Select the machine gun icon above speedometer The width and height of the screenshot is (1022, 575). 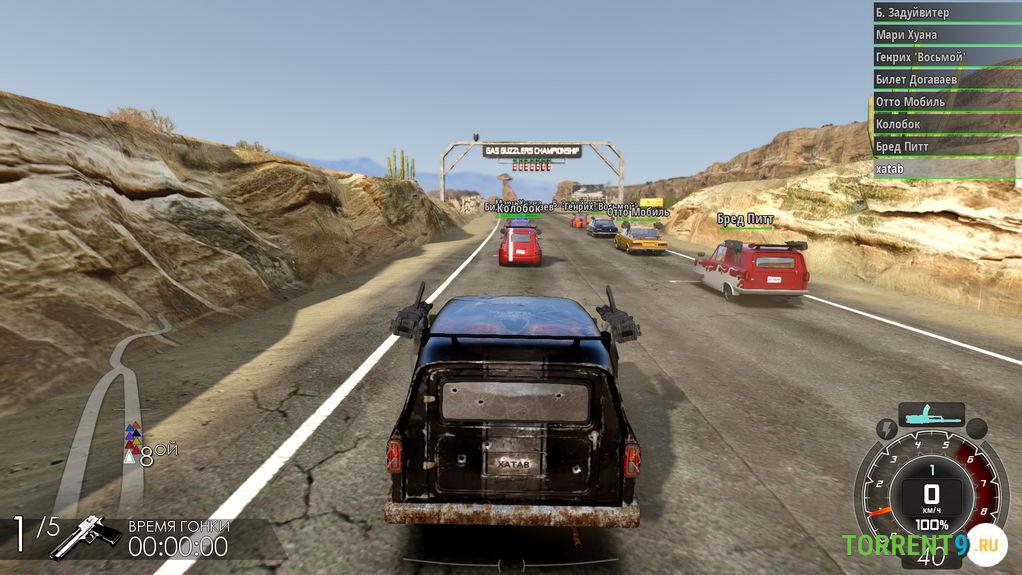coord(931,412)
